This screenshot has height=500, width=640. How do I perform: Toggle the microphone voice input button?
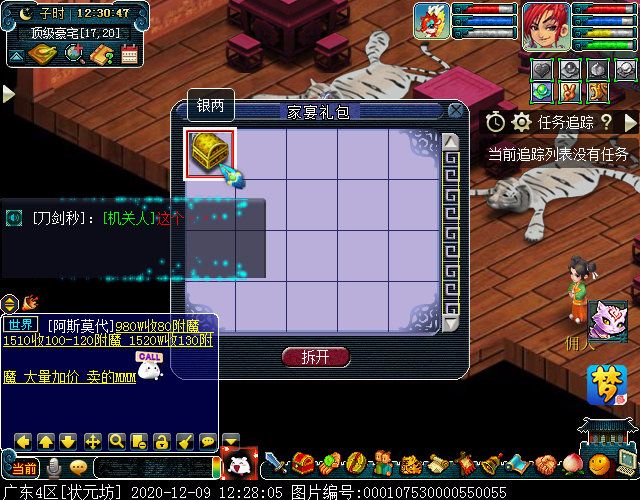click(54, 468)
